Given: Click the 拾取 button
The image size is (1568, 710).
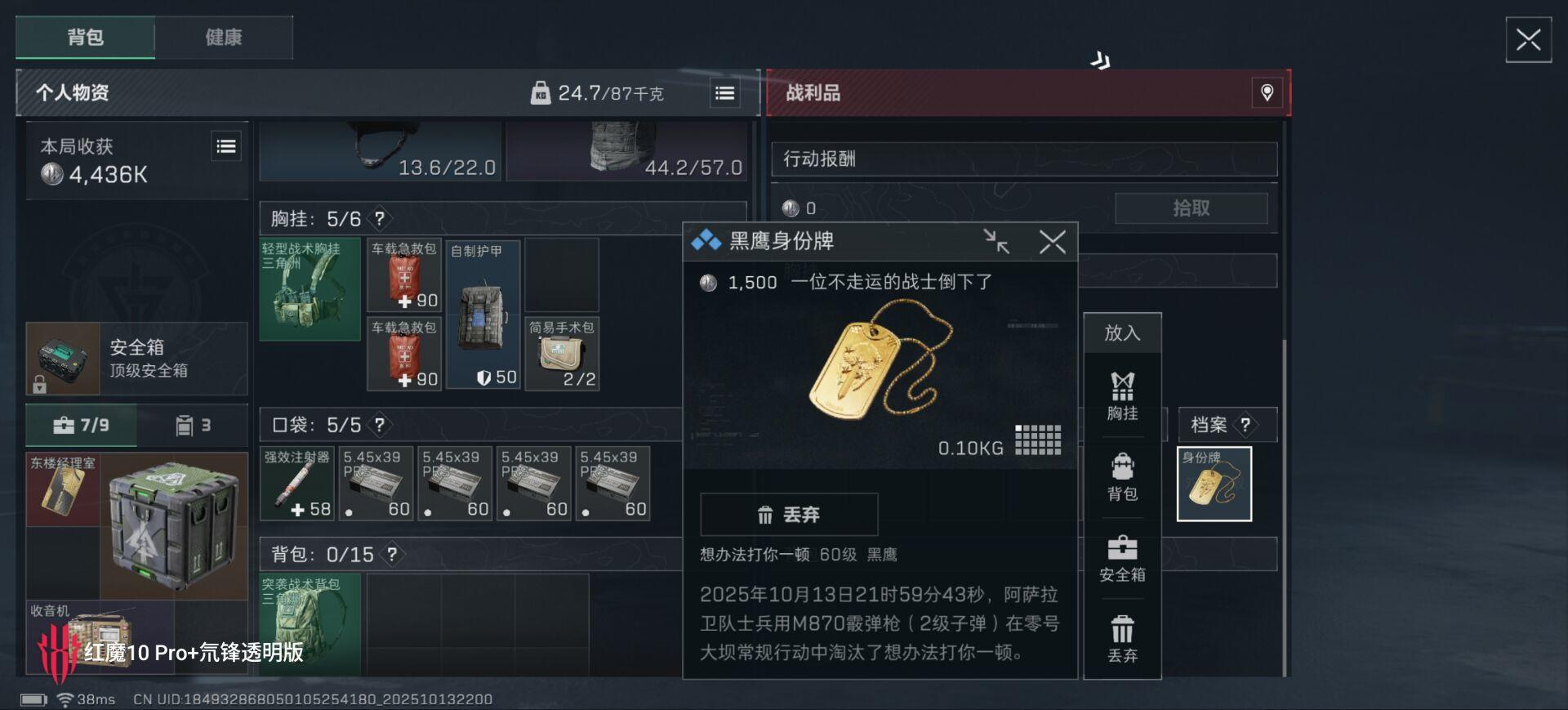Looking at the screenshot, I should click(1192, 208).
